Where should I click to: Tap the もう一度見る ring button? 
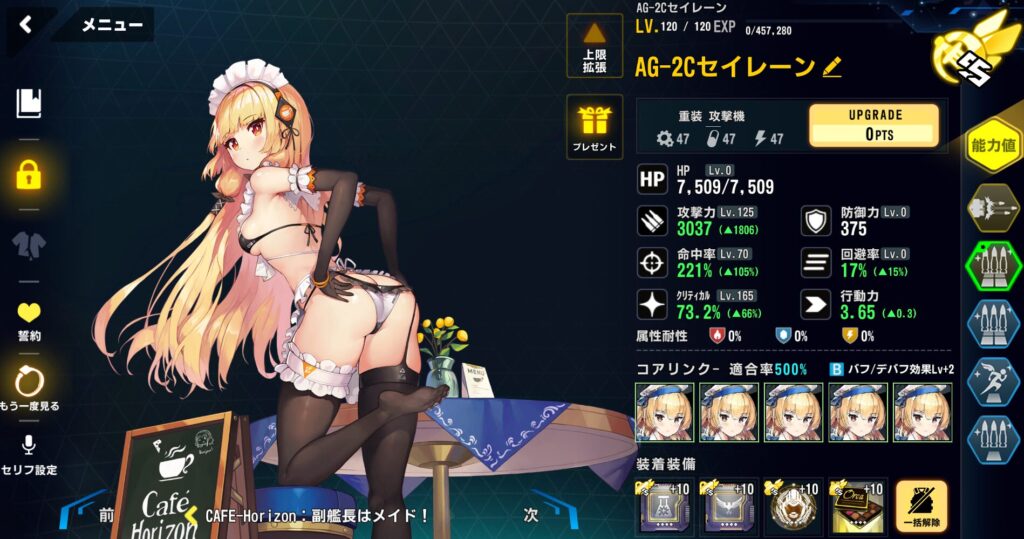tap(29, 387)
